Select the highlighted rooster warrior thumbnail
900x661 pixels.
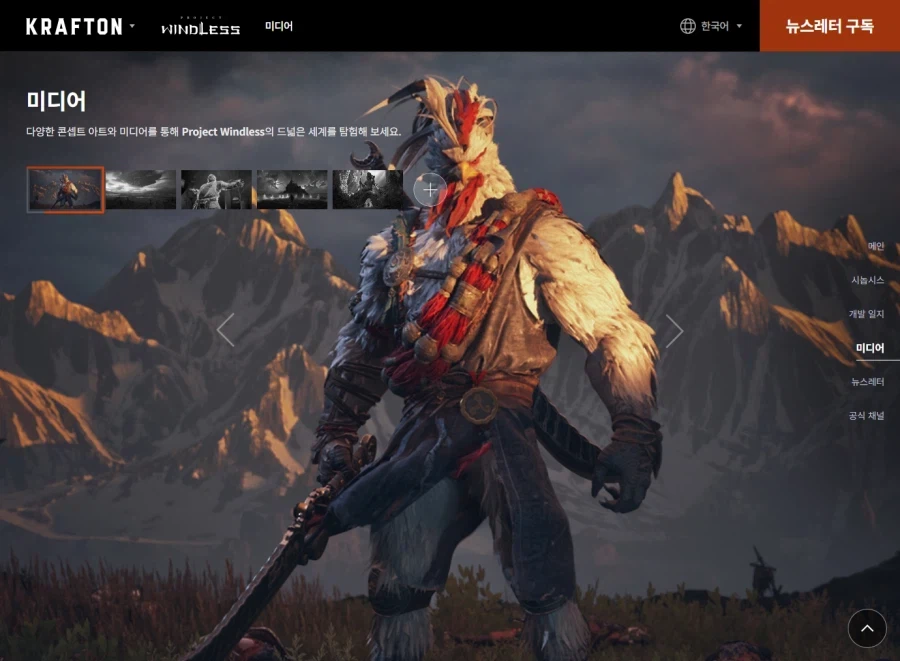tap(65, 189)
